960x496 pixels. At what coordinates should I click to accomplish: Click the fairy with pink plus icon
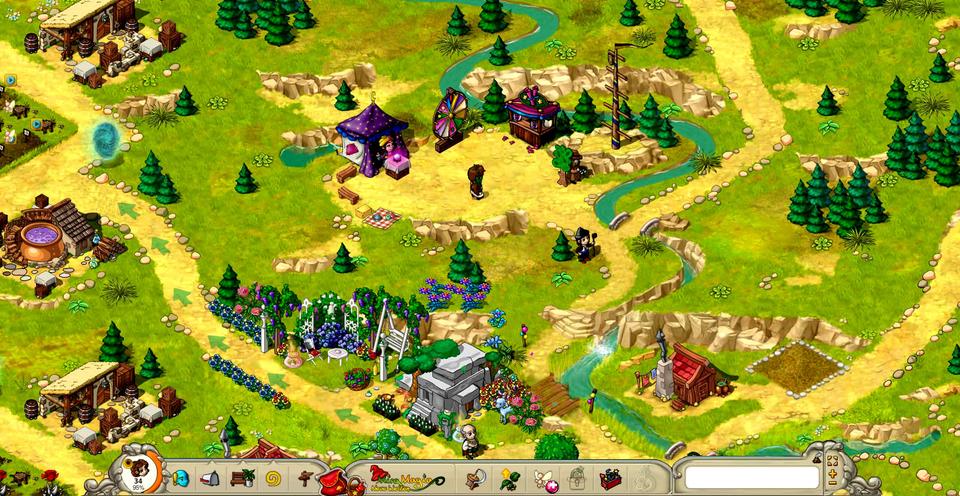click(543, 478)
